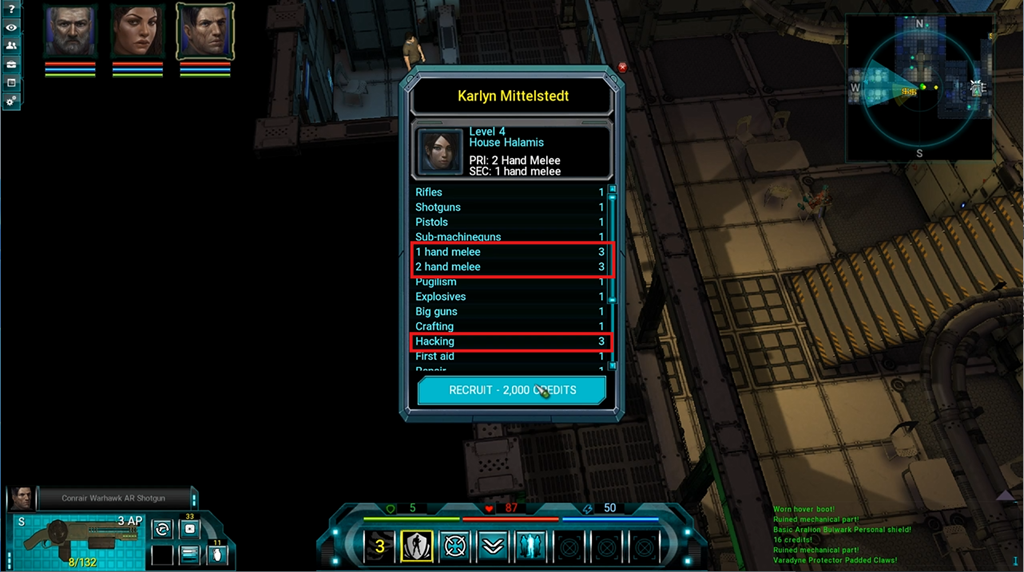1024x572 pixels.
Task: Close the Karlyn Mittelstedt recruit window
Action: [x=623, y=67]
